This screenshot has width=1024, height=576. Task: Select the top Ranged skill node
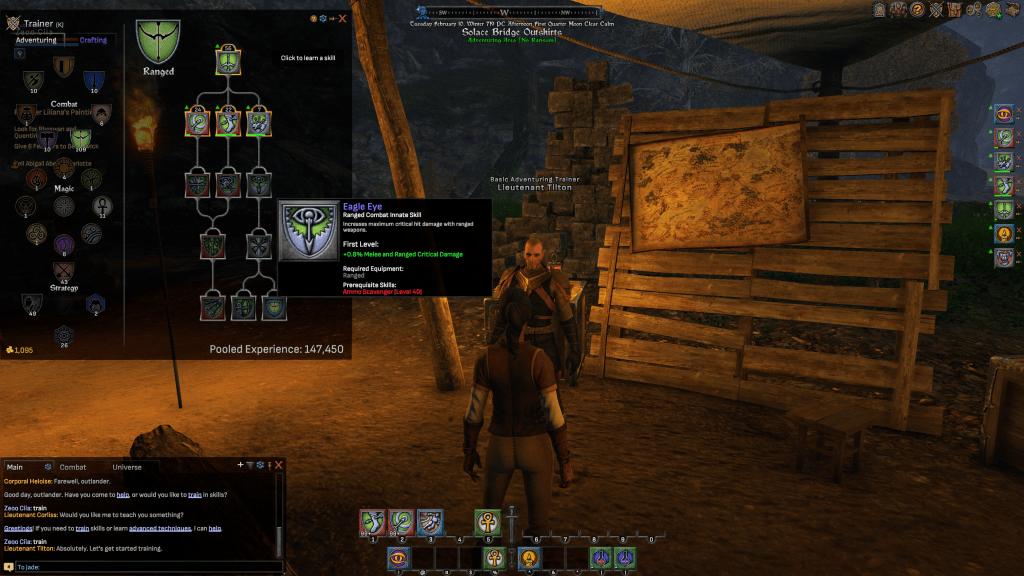pos(228,63)
